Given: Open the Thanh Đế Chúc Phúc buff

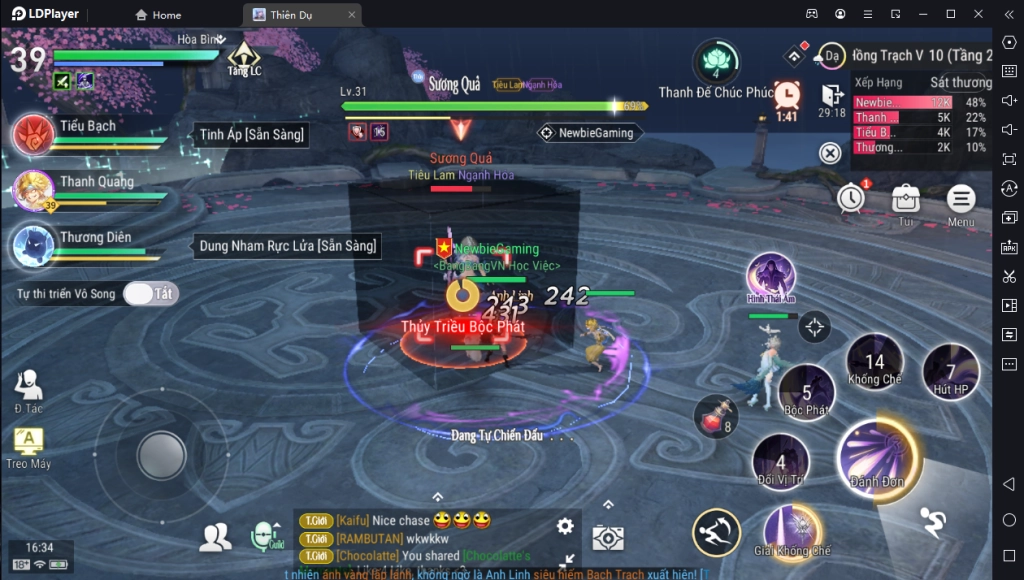Looking at the screenshot, I should (x=715, y=62).
